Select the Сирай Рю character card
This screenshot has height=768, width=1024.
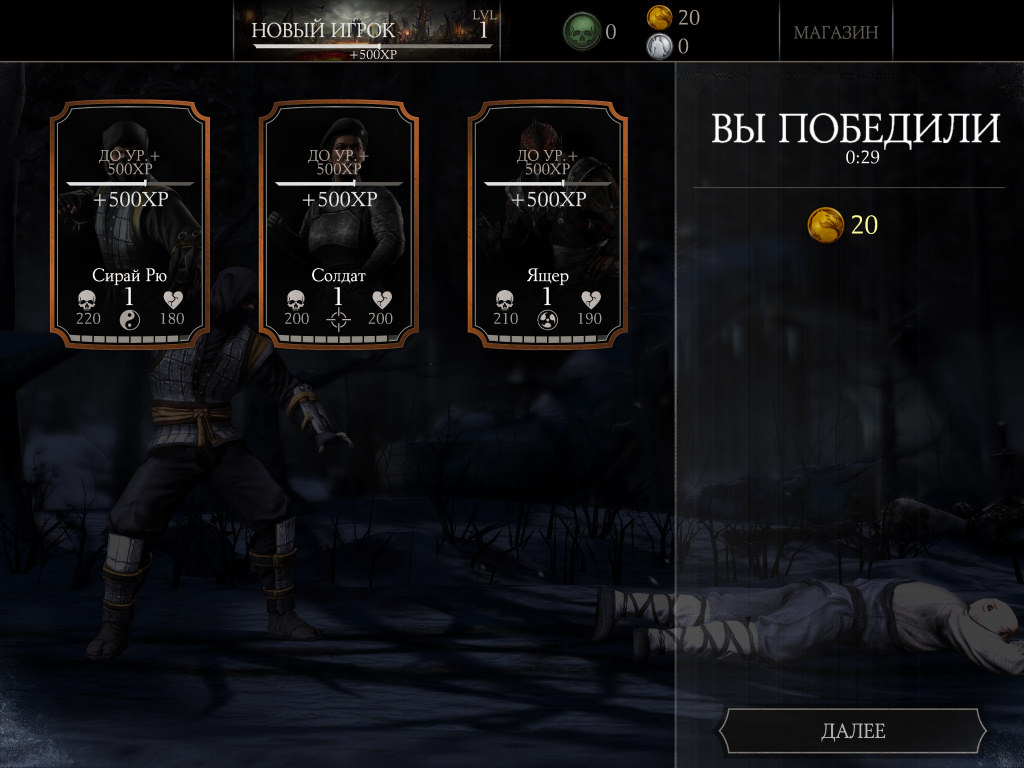(x=131, y=224)
